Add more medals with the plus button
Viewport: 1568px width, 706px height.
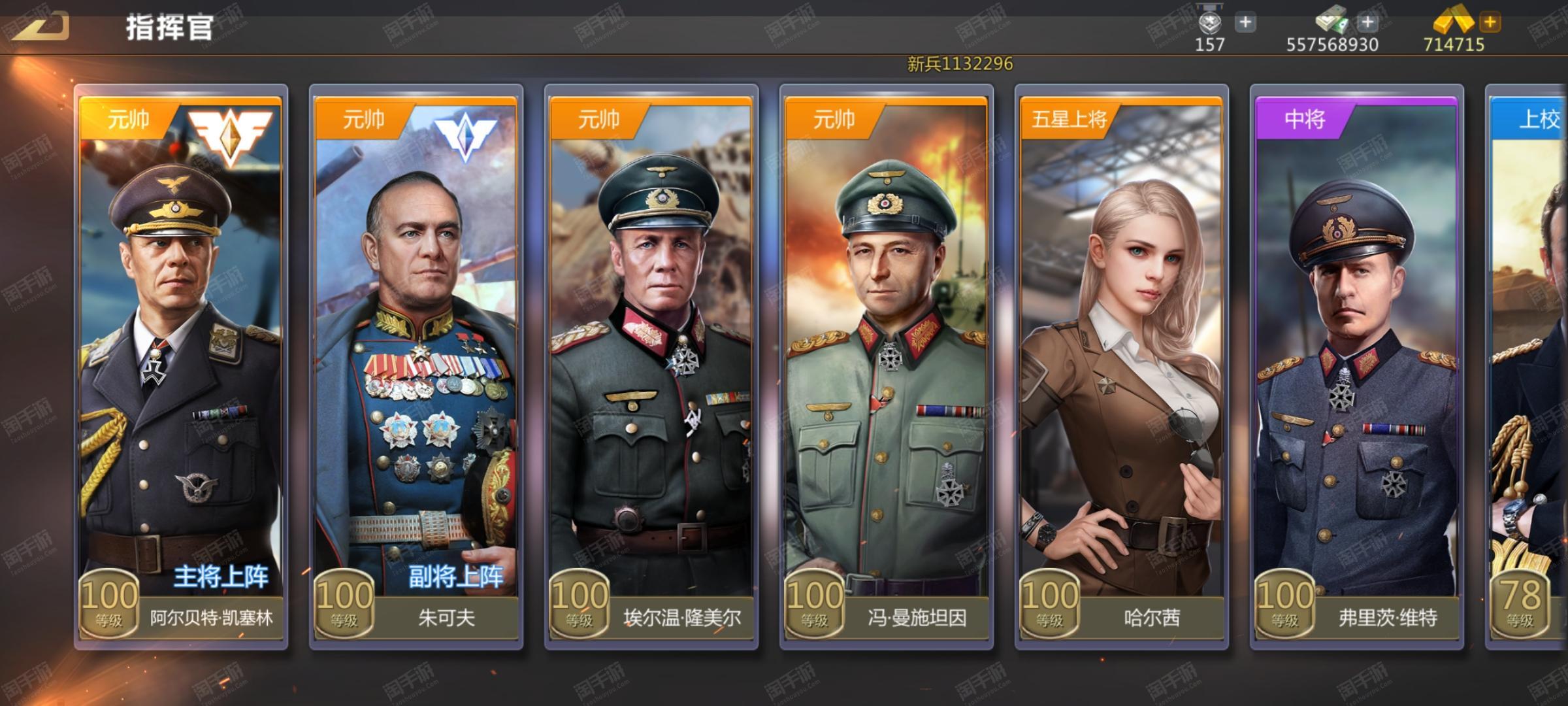click(1245, 23)
